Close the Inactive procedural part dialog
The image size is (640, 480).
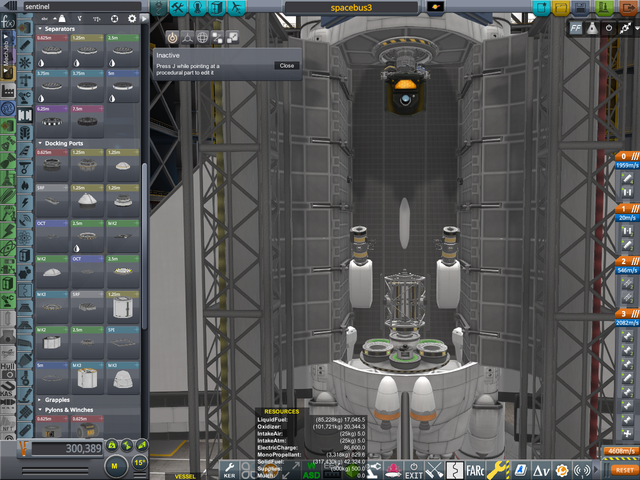[x=287, y=65]
